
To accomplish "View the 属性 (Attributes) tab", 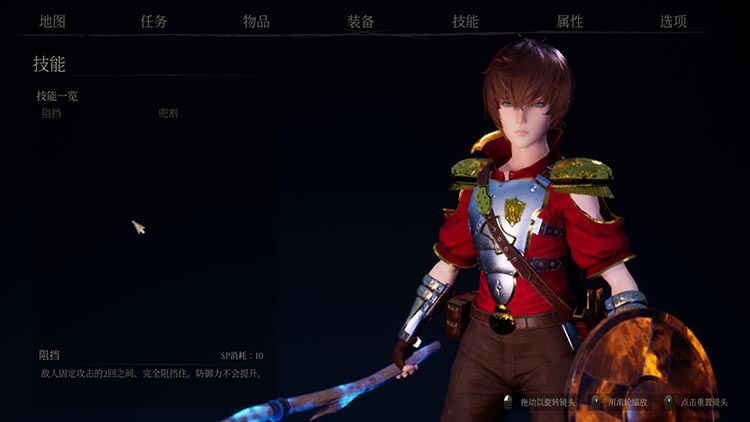I will coord(570,21).
